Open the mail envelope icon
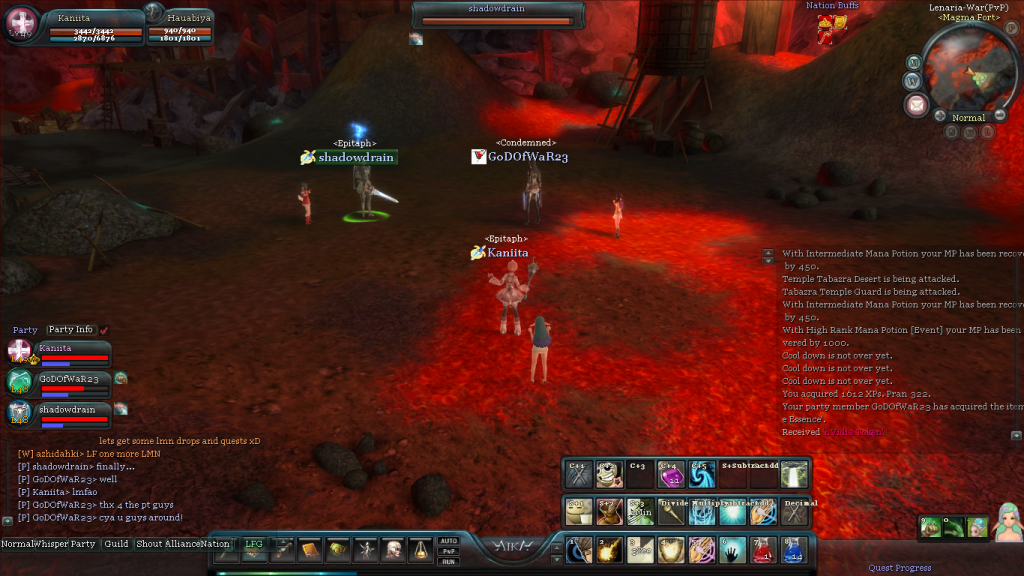Viewport: 1024px width, 576px height. coord(915,103)
